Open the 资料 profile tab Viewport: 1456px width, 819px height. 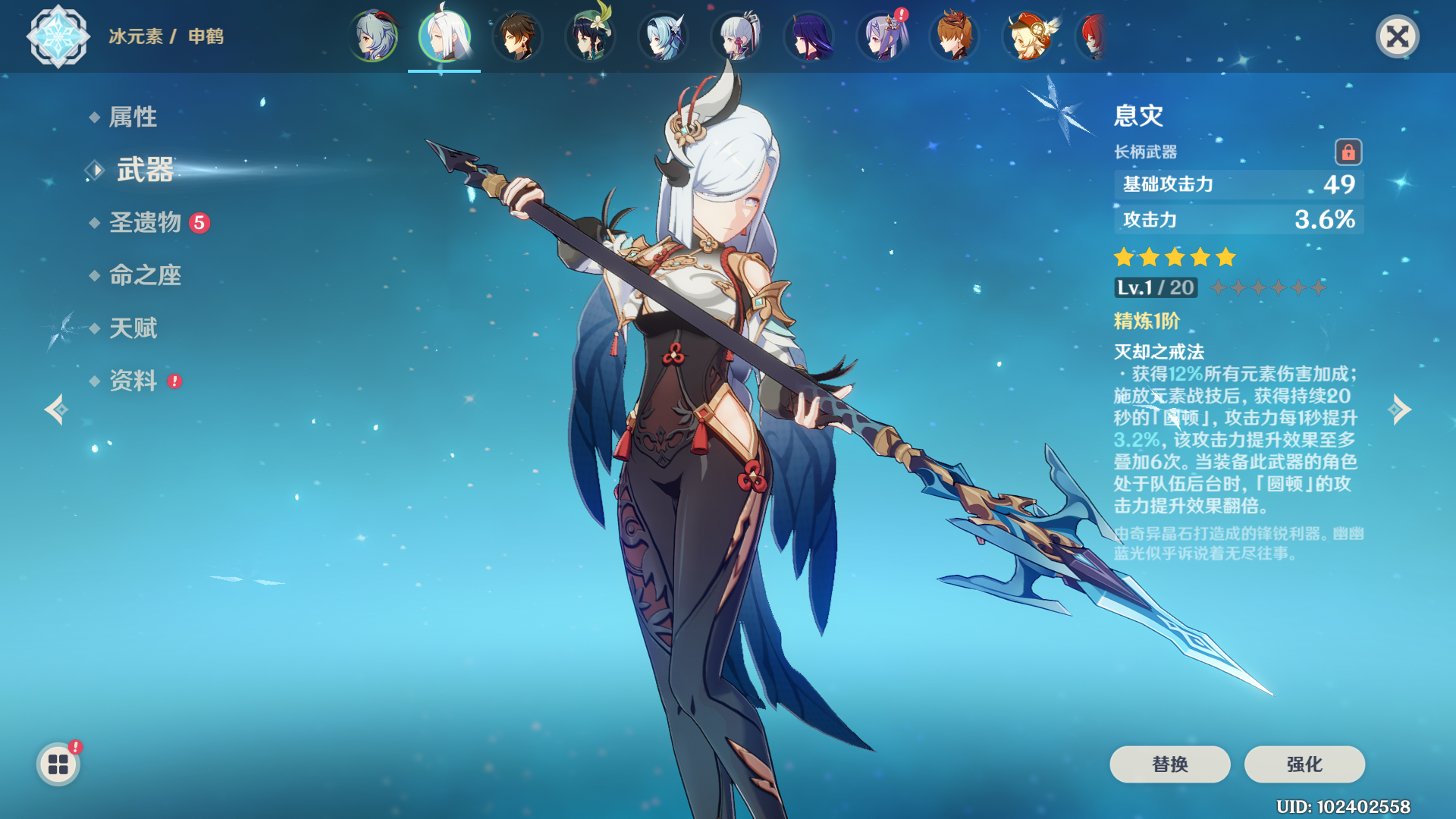[x=133, y=381]
